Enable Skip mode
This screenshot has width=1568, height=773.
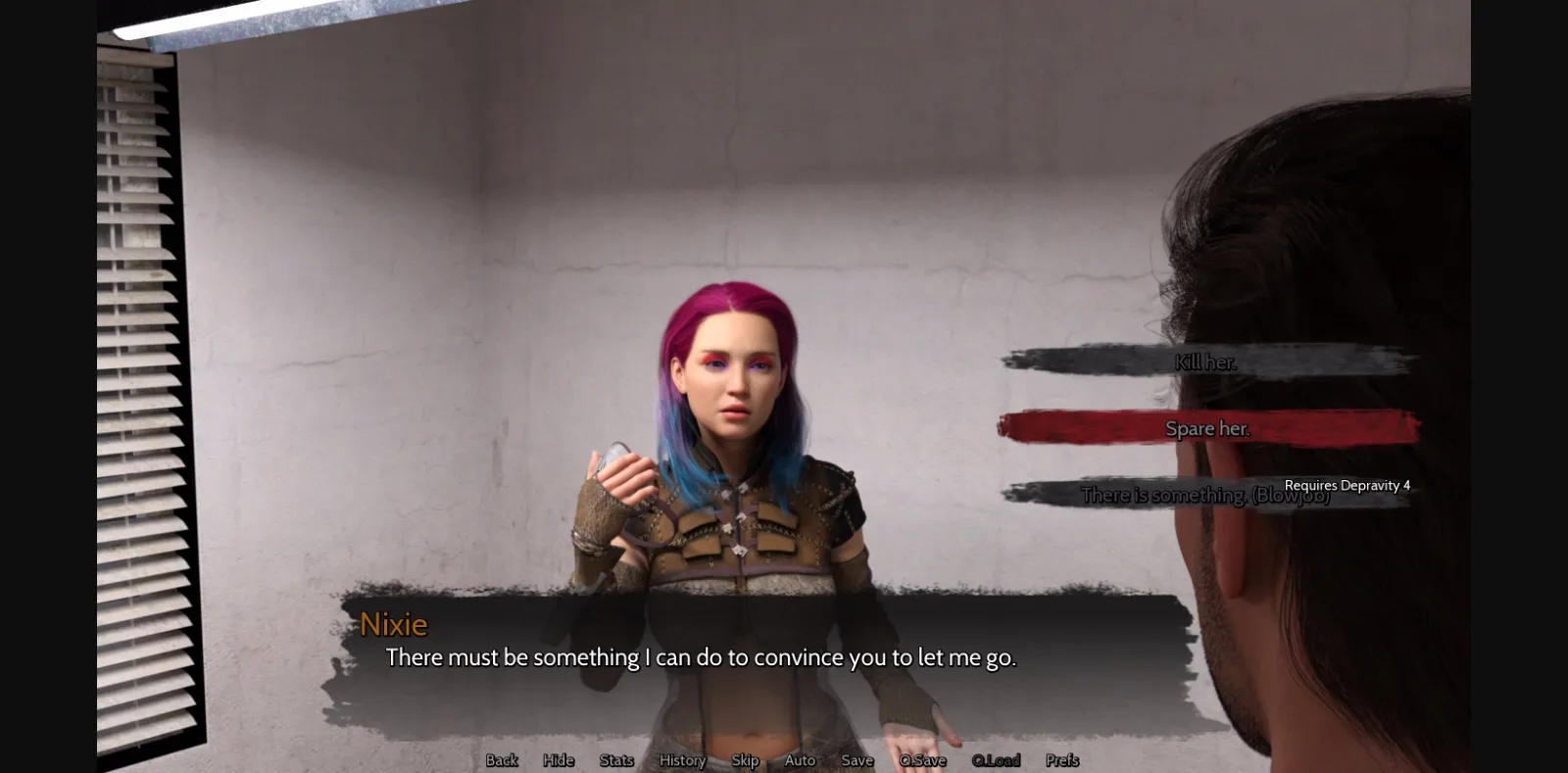pos(745,760)
